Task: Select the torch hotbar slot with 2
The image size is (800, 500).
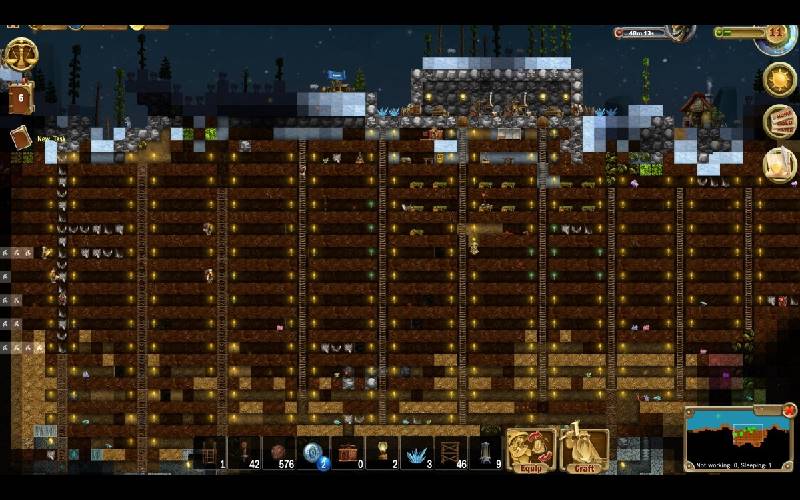Action: [382, 452]
